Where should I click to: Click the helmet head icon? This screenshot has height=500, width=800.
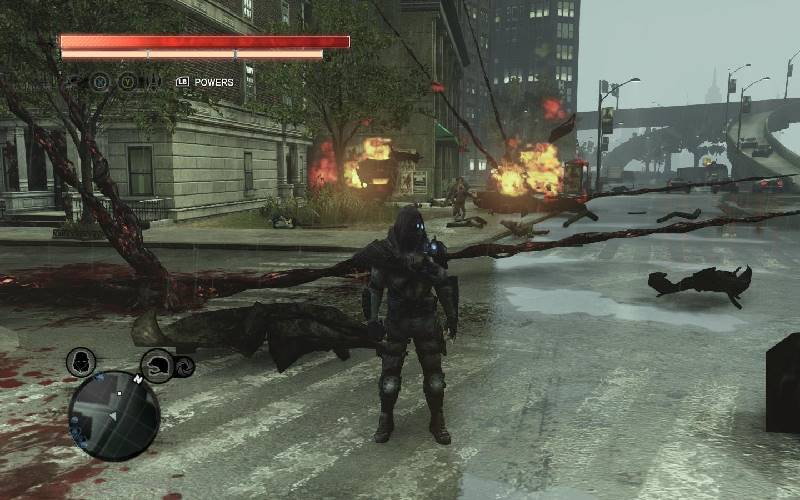[x=157, y=366]
